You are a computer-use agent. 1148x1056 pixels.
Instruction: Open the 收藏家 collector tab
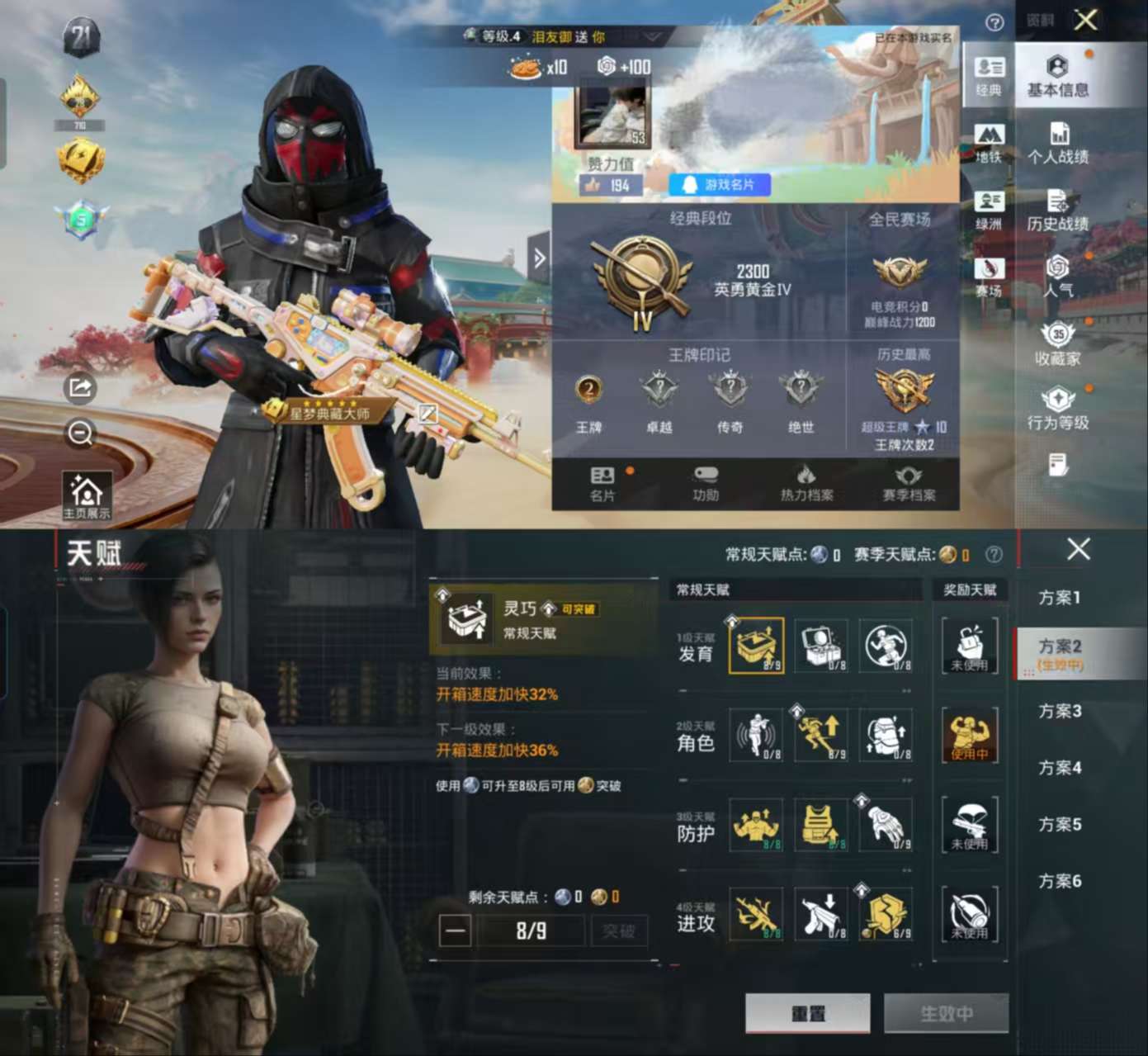click(x=1058, y=346)
